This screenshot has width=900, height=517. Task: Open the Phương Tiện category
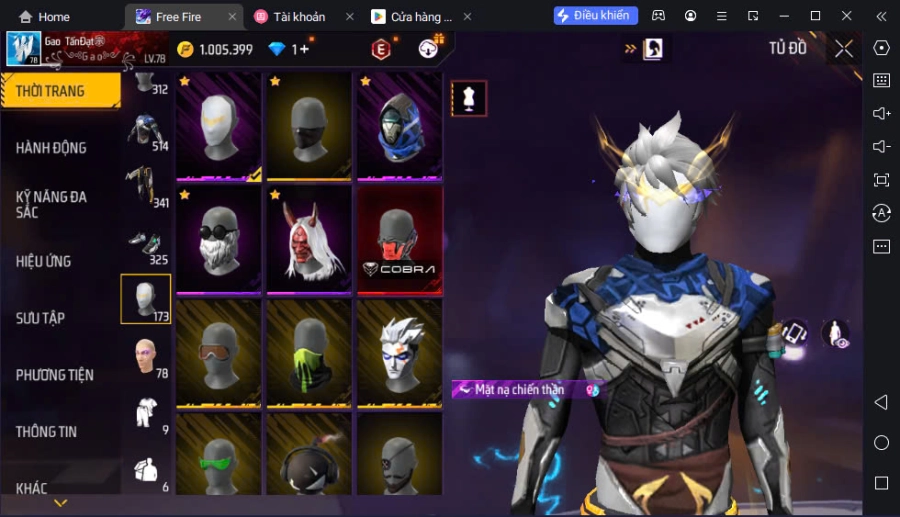pos(55,375)
